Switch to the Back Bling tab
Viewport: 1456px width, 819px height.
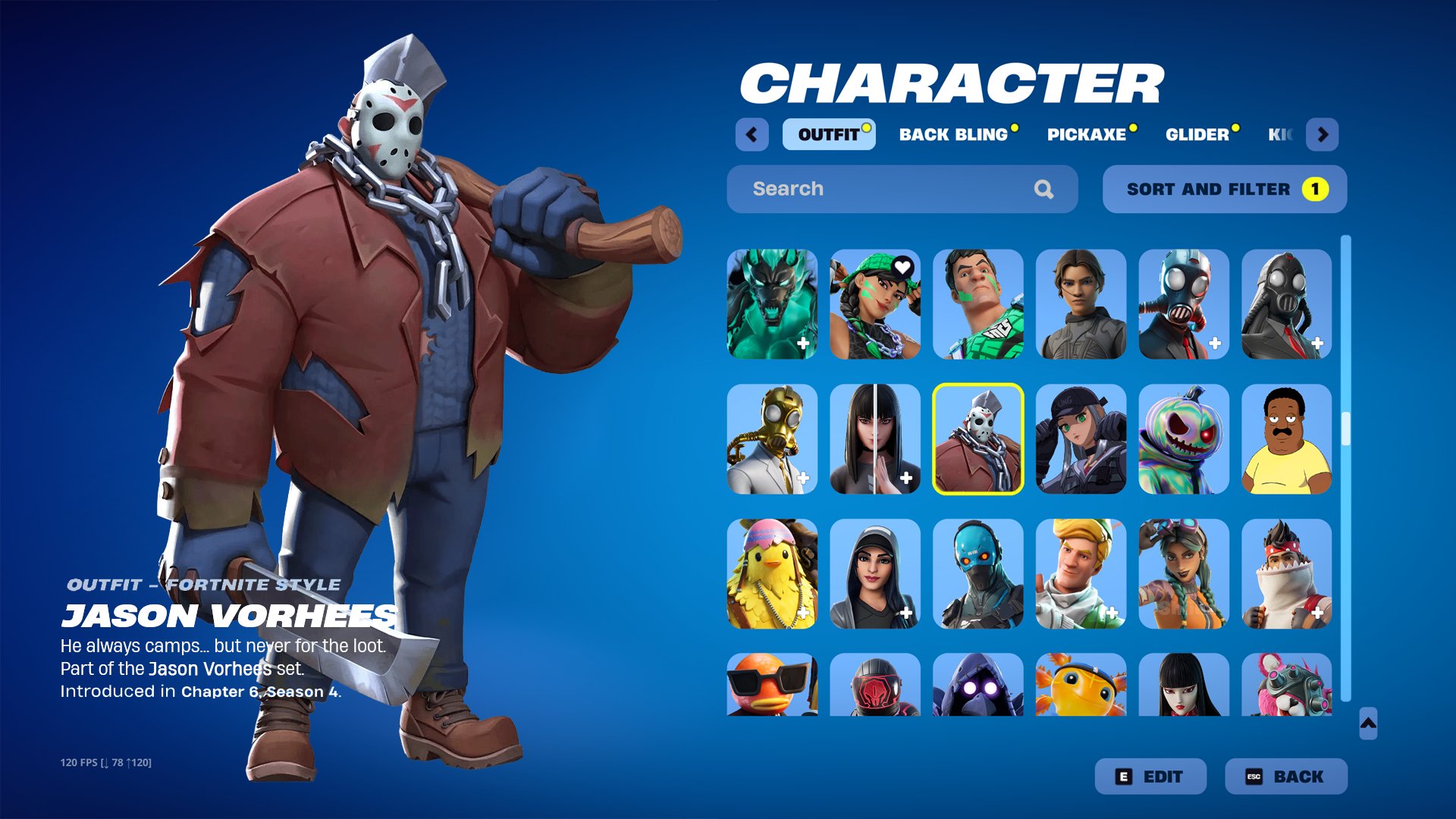click(x=954, y=135)
